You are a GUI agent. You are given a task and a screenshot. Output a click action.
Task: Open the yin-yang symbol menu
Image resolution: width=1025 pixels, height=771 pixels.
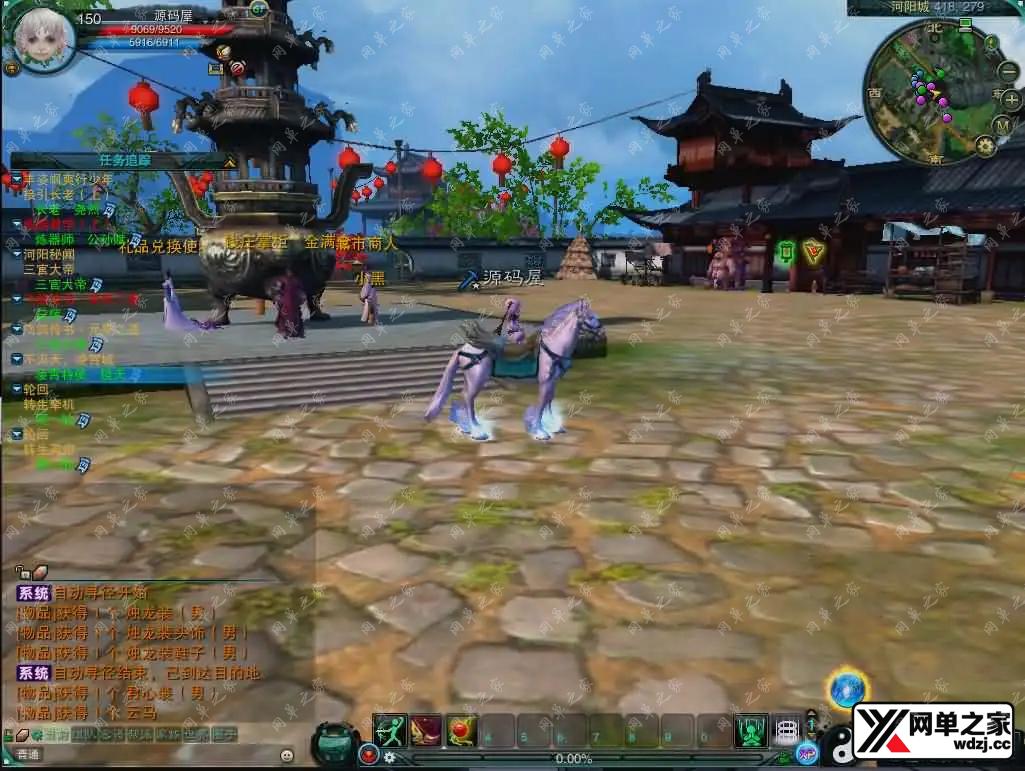pyautogui.click(x=838, y=745)
